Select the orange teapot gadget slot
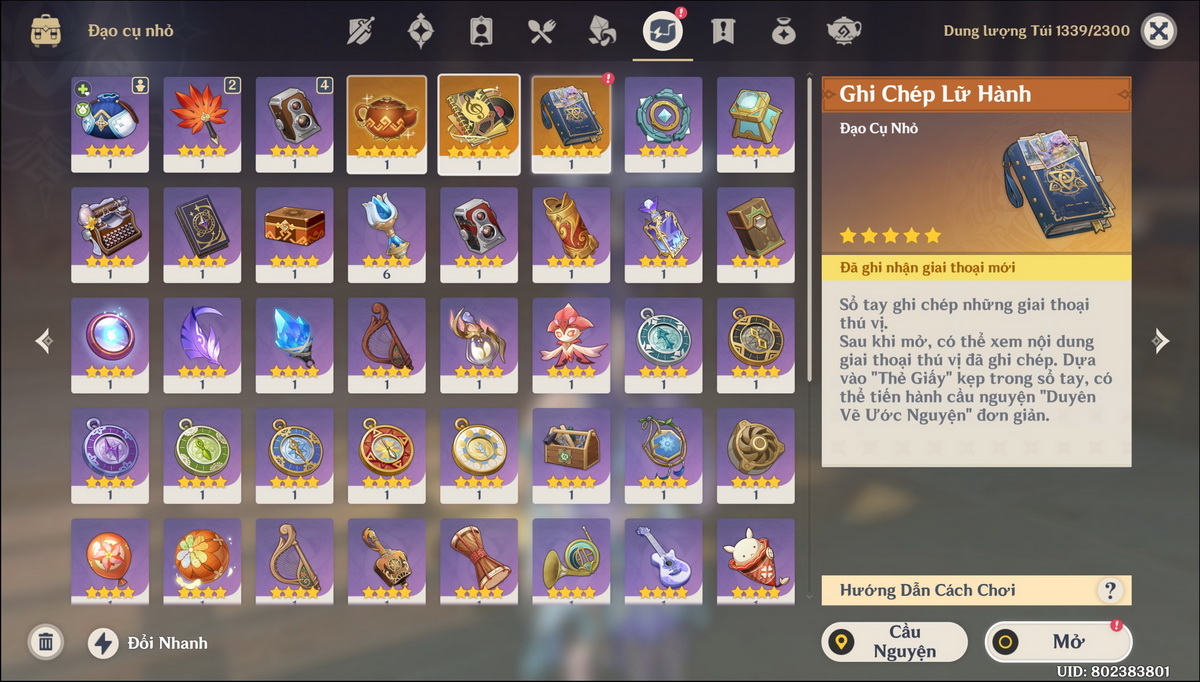Screen dimensions: 1200x682 point(386,122)
